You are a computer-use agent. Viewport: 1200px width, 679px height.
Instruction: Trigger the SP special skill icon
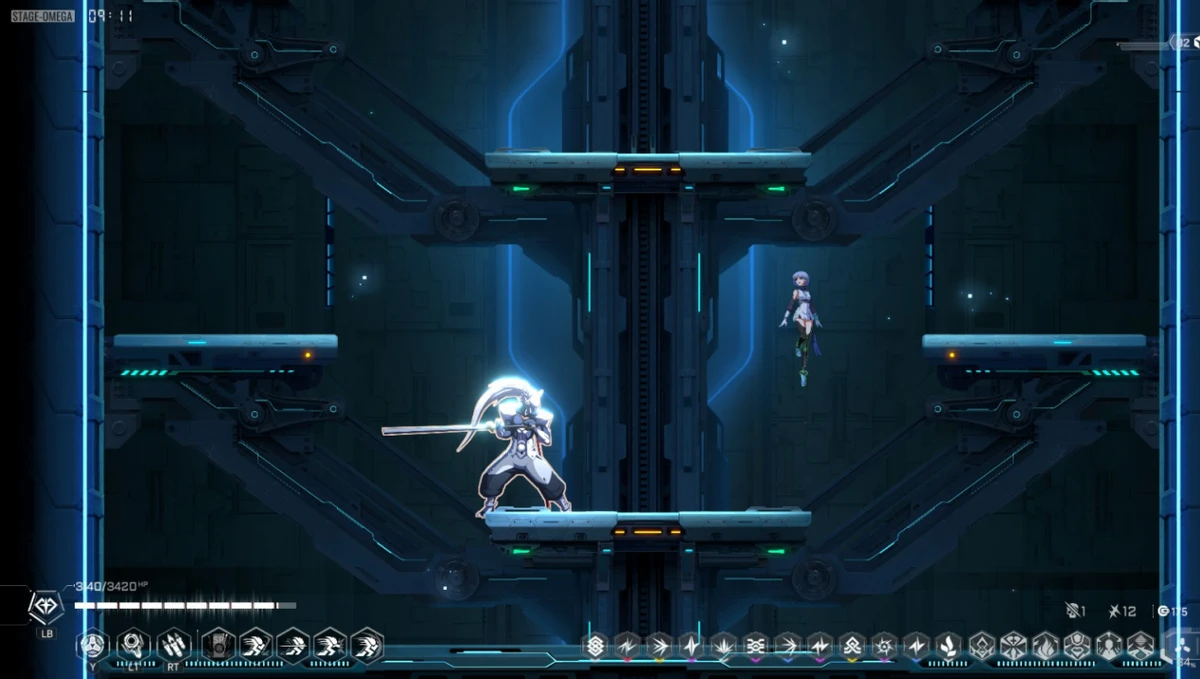(x=217, y=645)
